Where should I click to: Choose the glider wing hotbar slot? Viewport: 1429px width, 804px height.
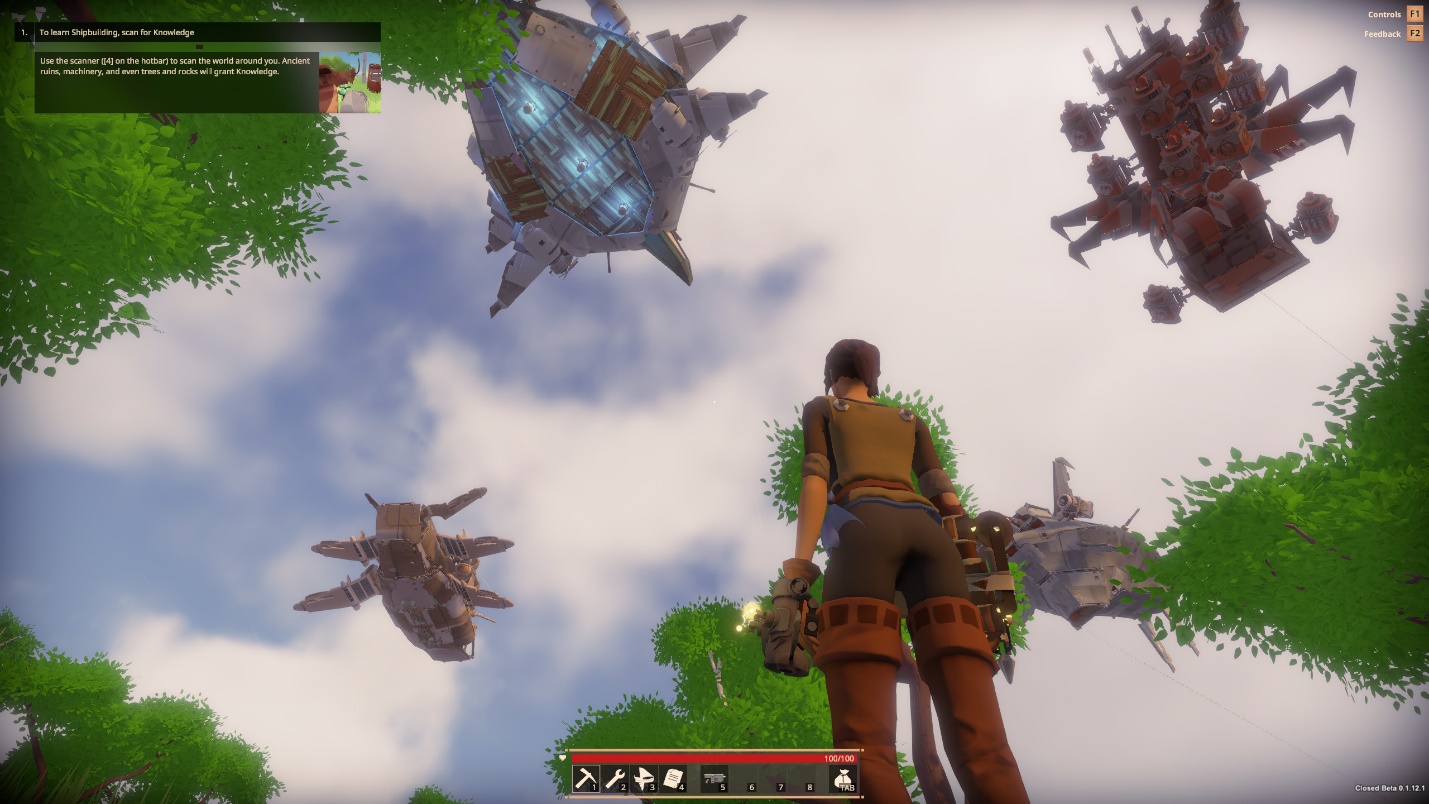click(644, 779)
